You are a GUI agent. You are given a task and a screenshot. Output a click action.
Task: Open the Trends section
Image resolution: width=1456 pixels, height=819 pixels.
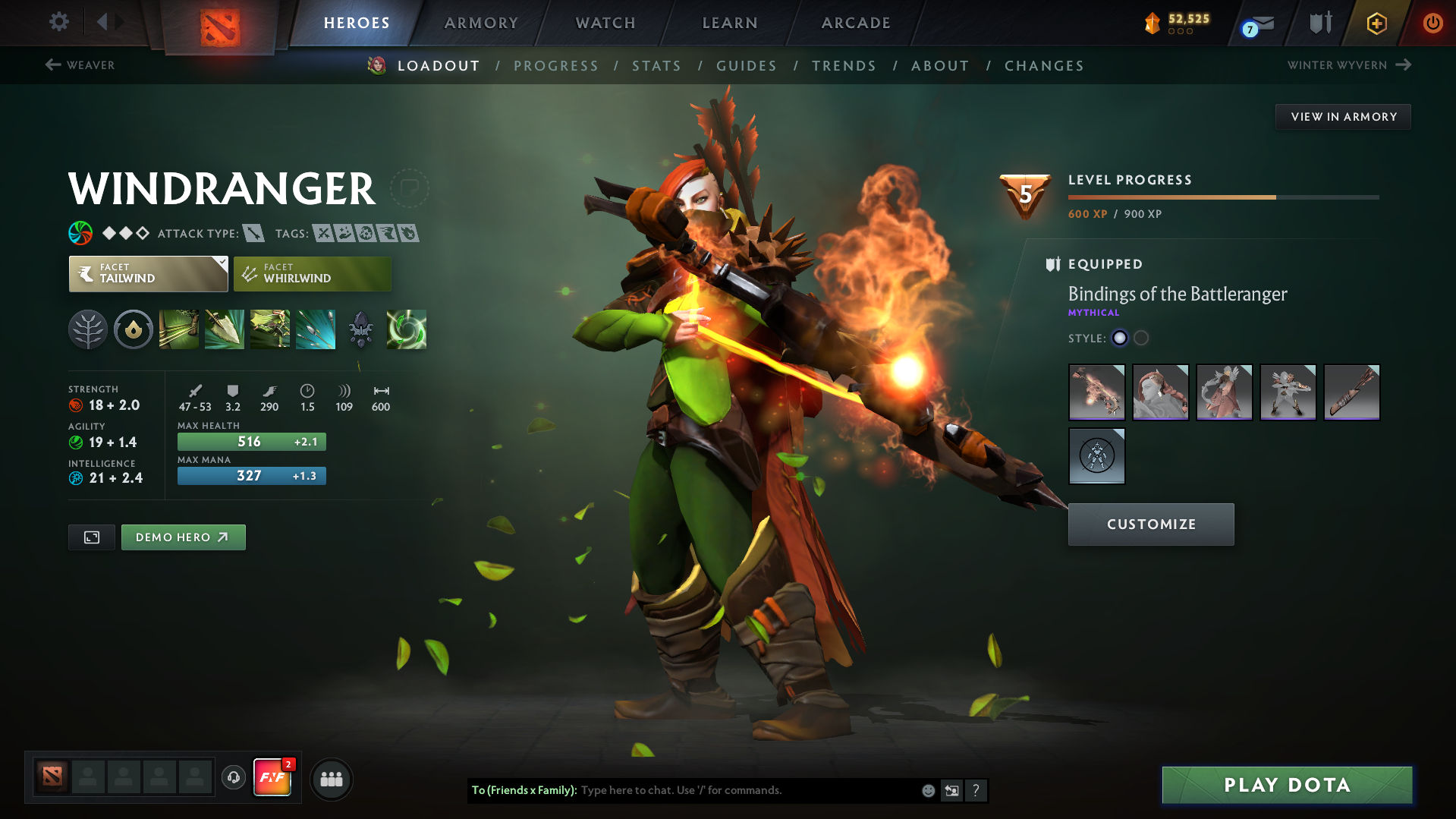tap(844, 66)
